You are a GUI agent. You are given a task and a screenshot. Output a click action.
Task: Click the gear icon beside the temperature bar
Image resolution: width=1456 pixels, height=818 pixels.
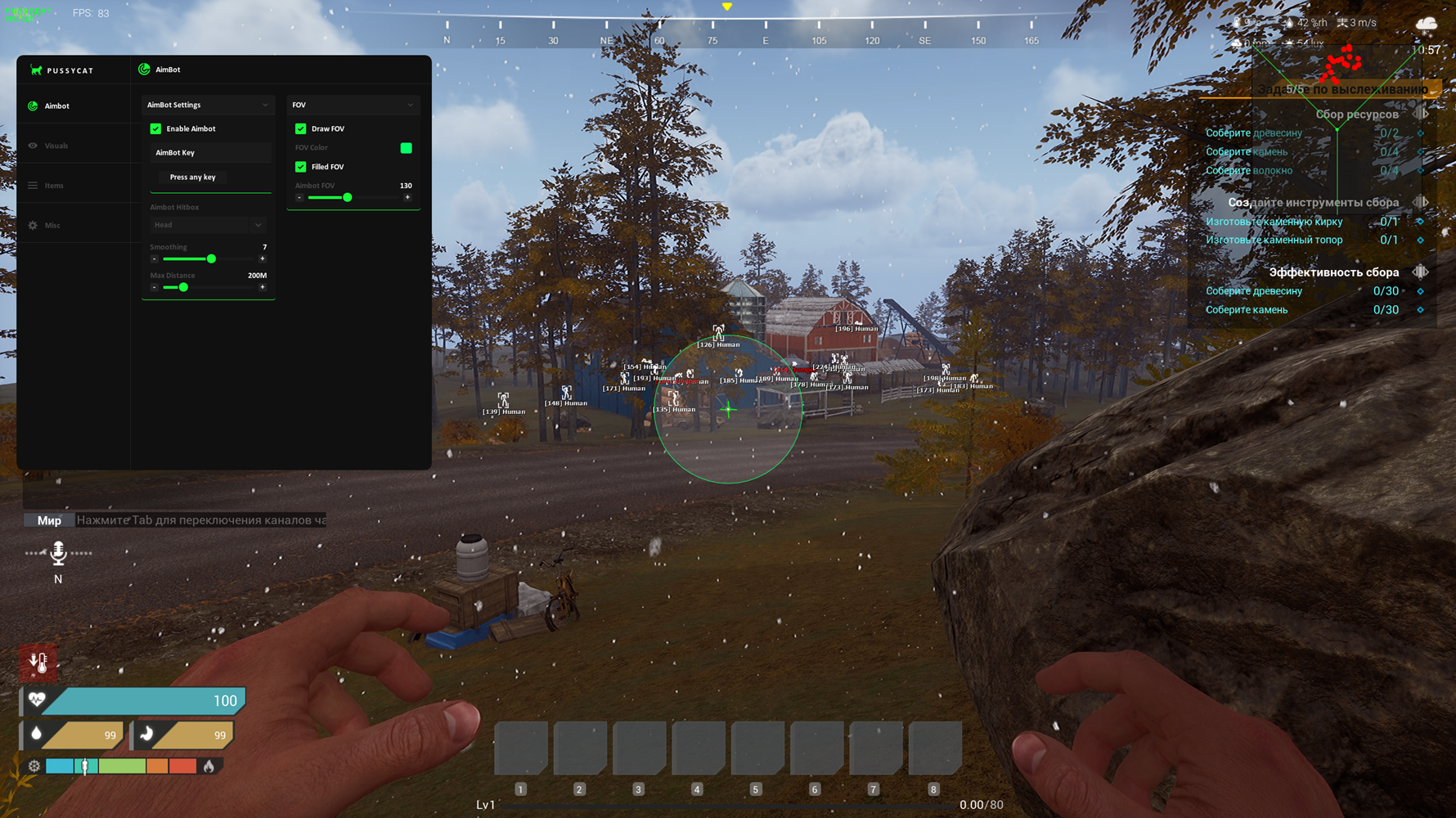click(x=34, y=766)
